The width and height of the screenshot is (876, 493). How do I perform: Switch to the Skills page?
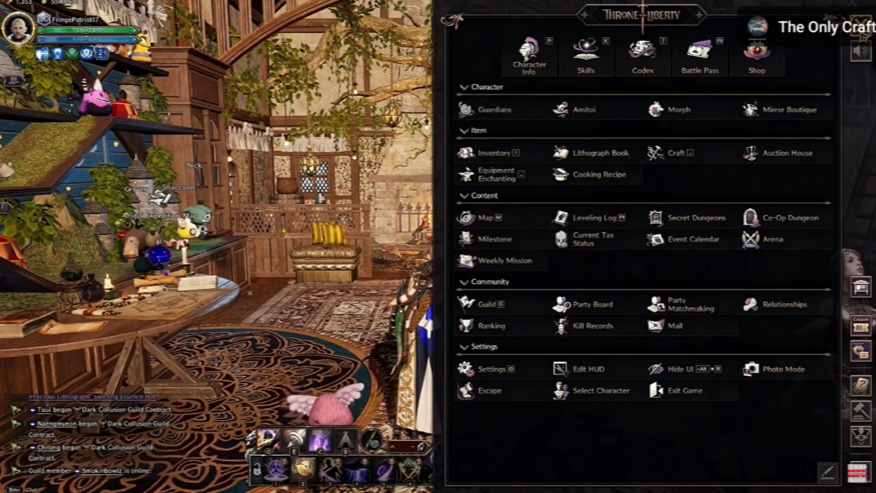[586, 53]
